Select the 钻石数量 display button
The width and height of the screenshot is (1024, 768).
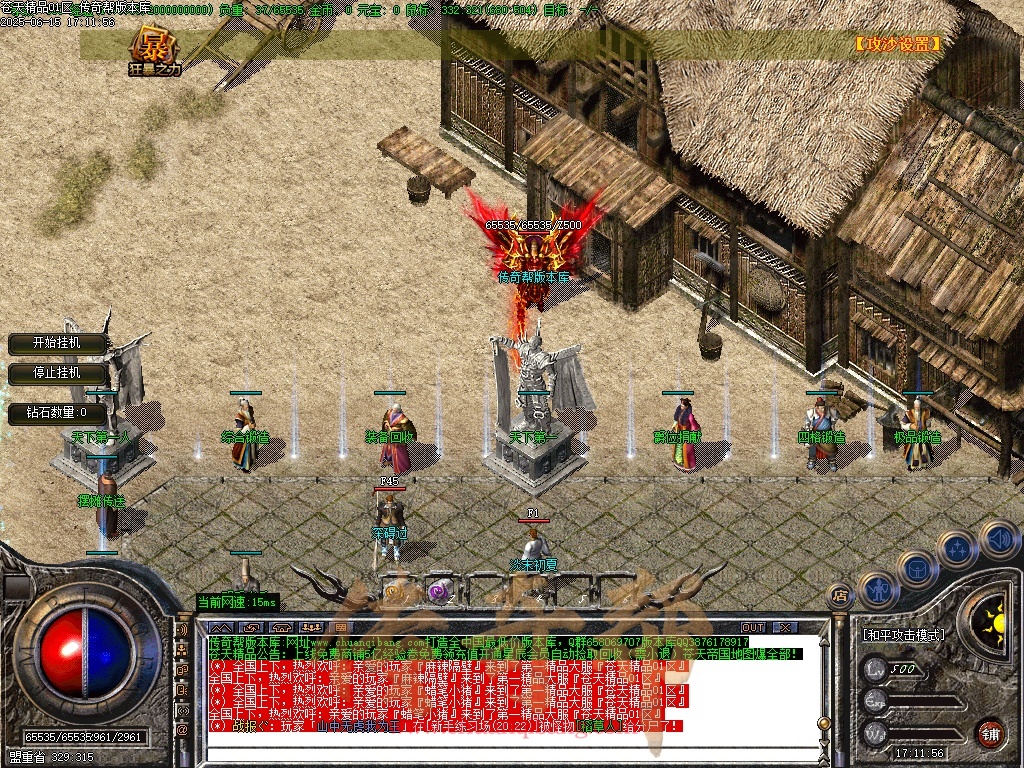[57, 412]
